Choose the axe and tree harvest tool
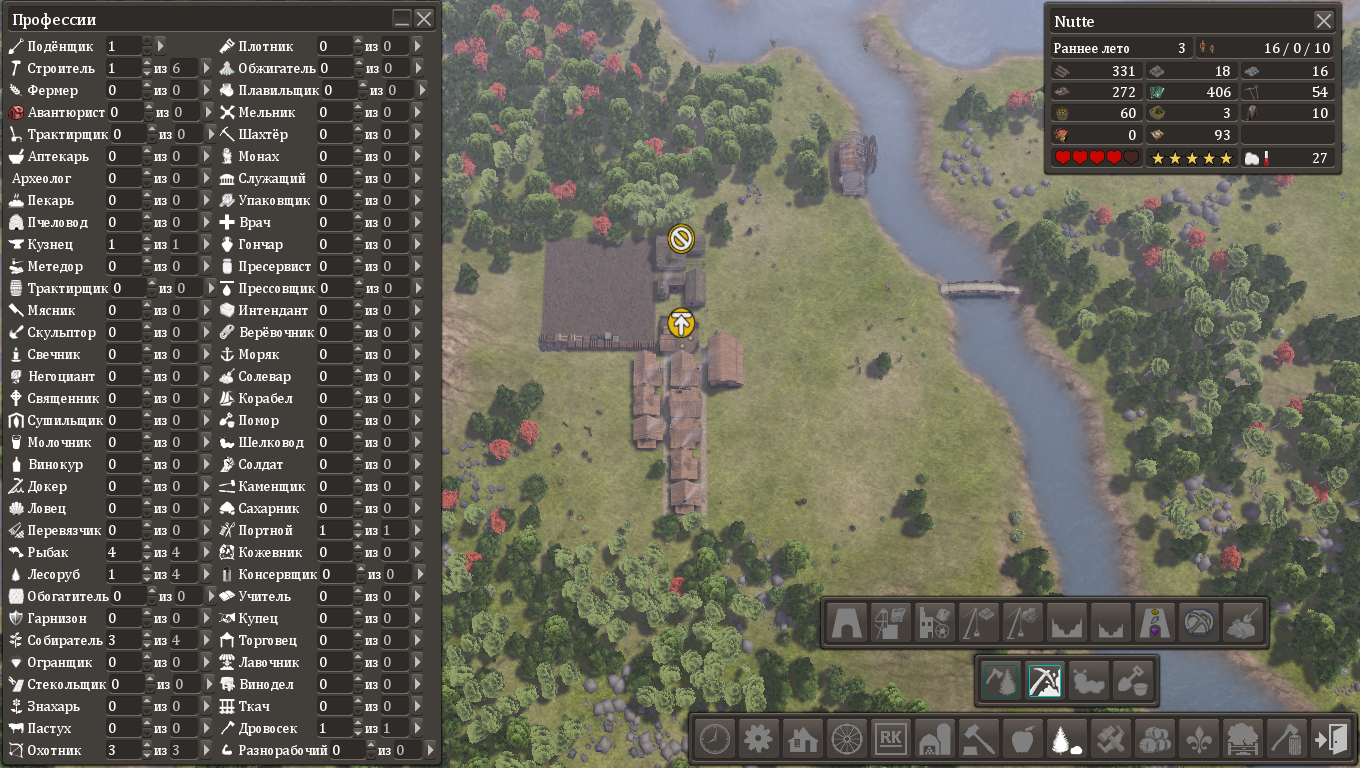This screenshot has height=768, width=1360. pyautogui.click(x=1001, y=681)
